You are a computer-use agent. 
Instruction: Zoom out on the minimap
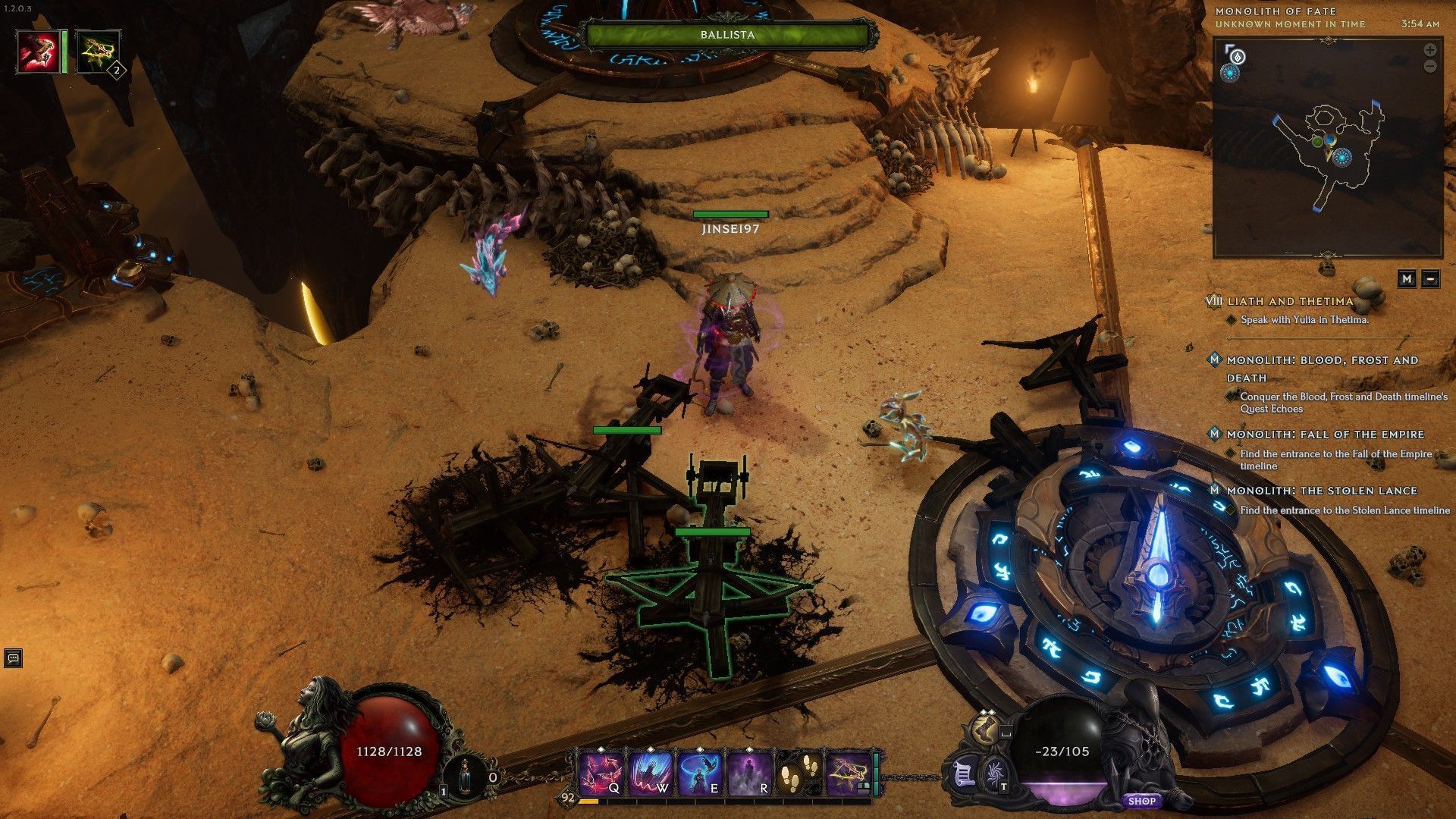(1430, 66)
